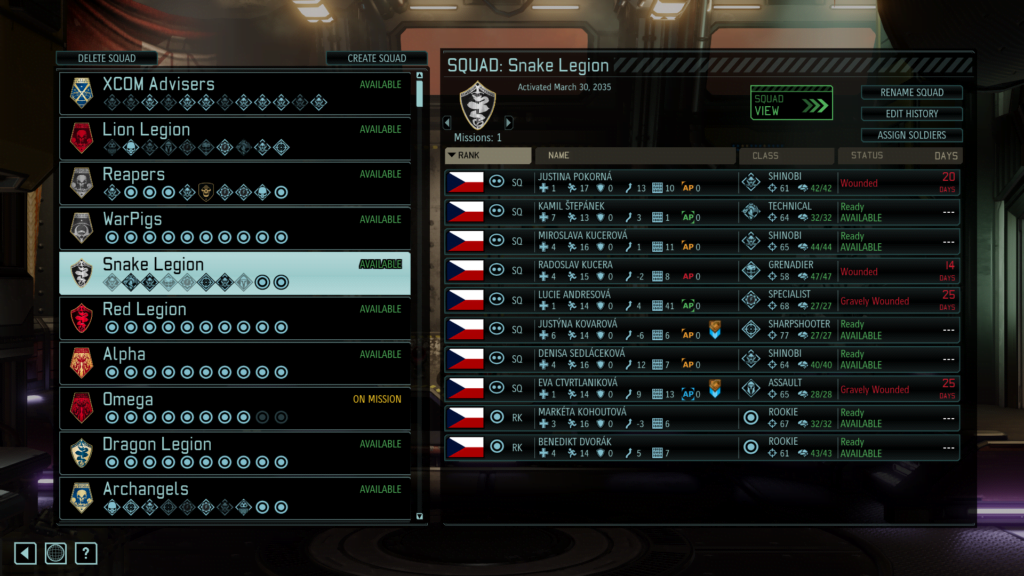The height and width of the screenshot is (576, 1024).
Task: Open the question mark help button
Action: pos(86,553)
